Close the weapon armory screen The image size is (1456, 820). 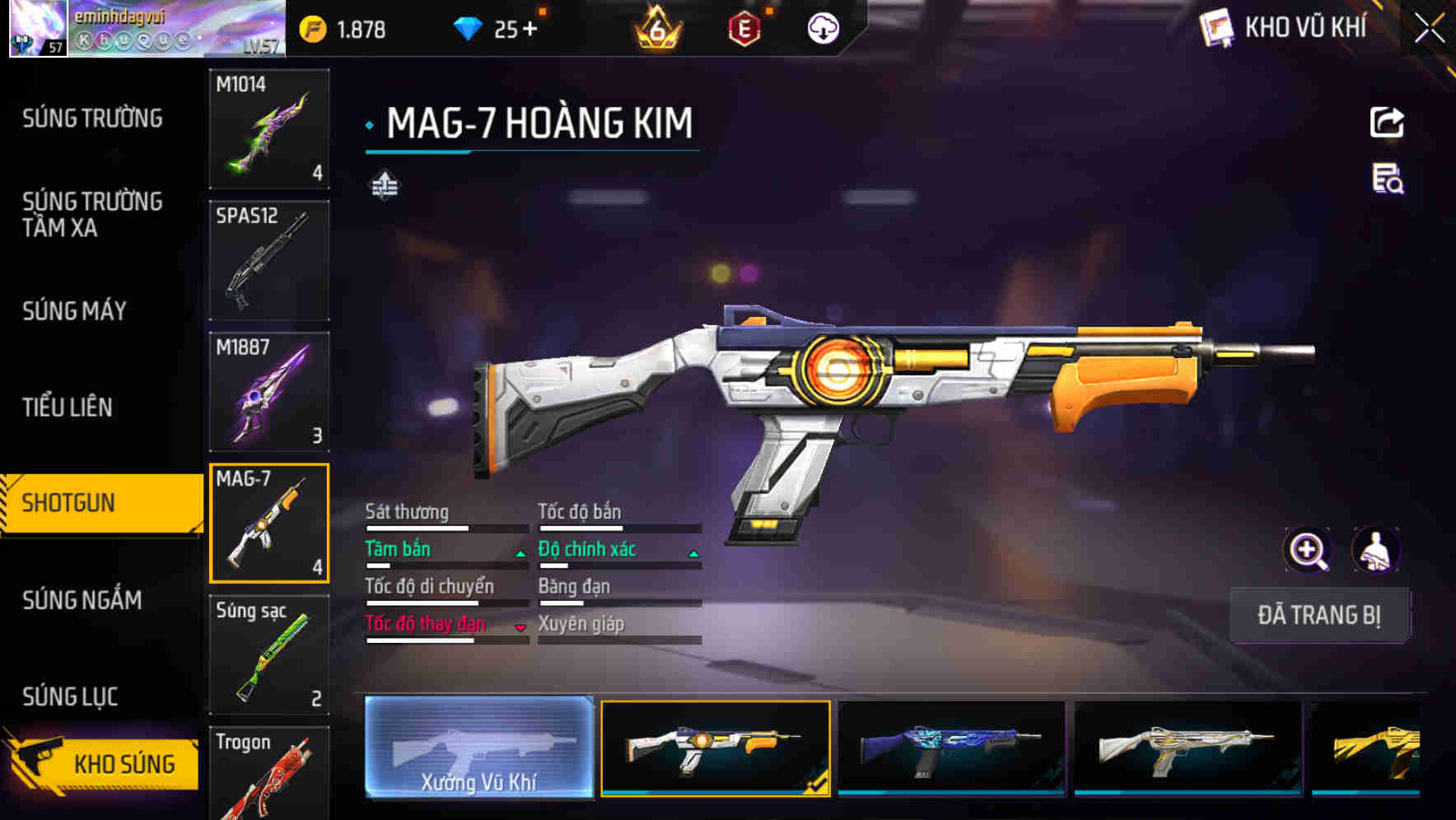(x=1430, y=29)
